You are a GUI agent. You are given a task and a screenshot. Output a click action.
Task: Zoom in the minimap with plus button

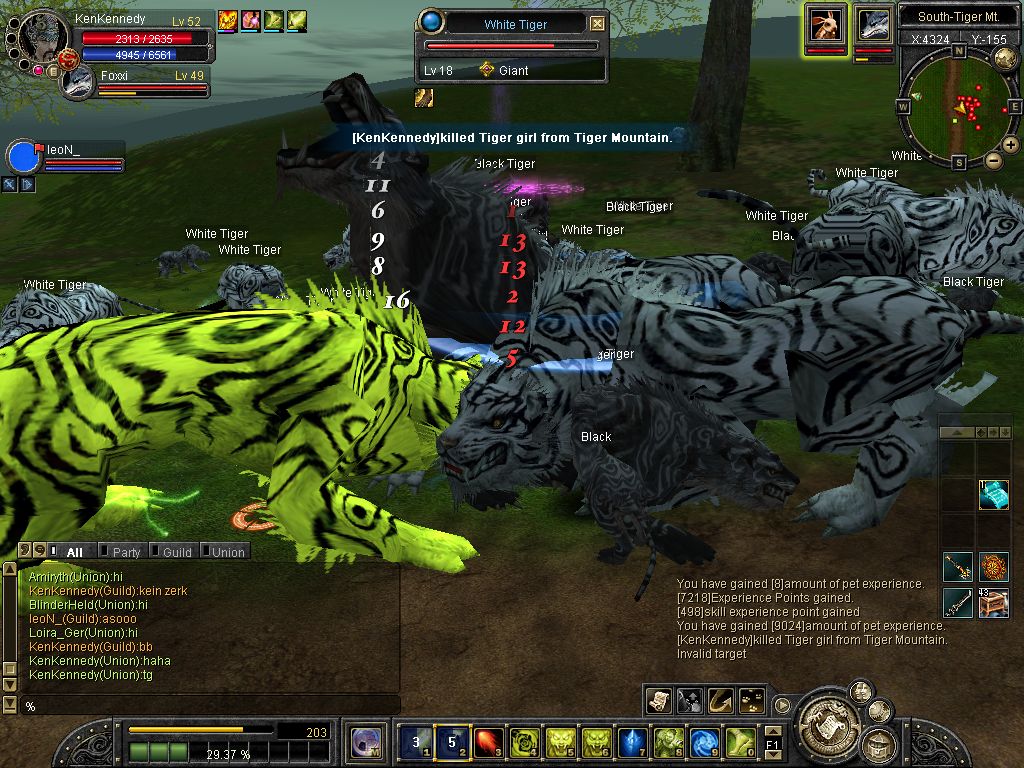tap(1010, 145)
